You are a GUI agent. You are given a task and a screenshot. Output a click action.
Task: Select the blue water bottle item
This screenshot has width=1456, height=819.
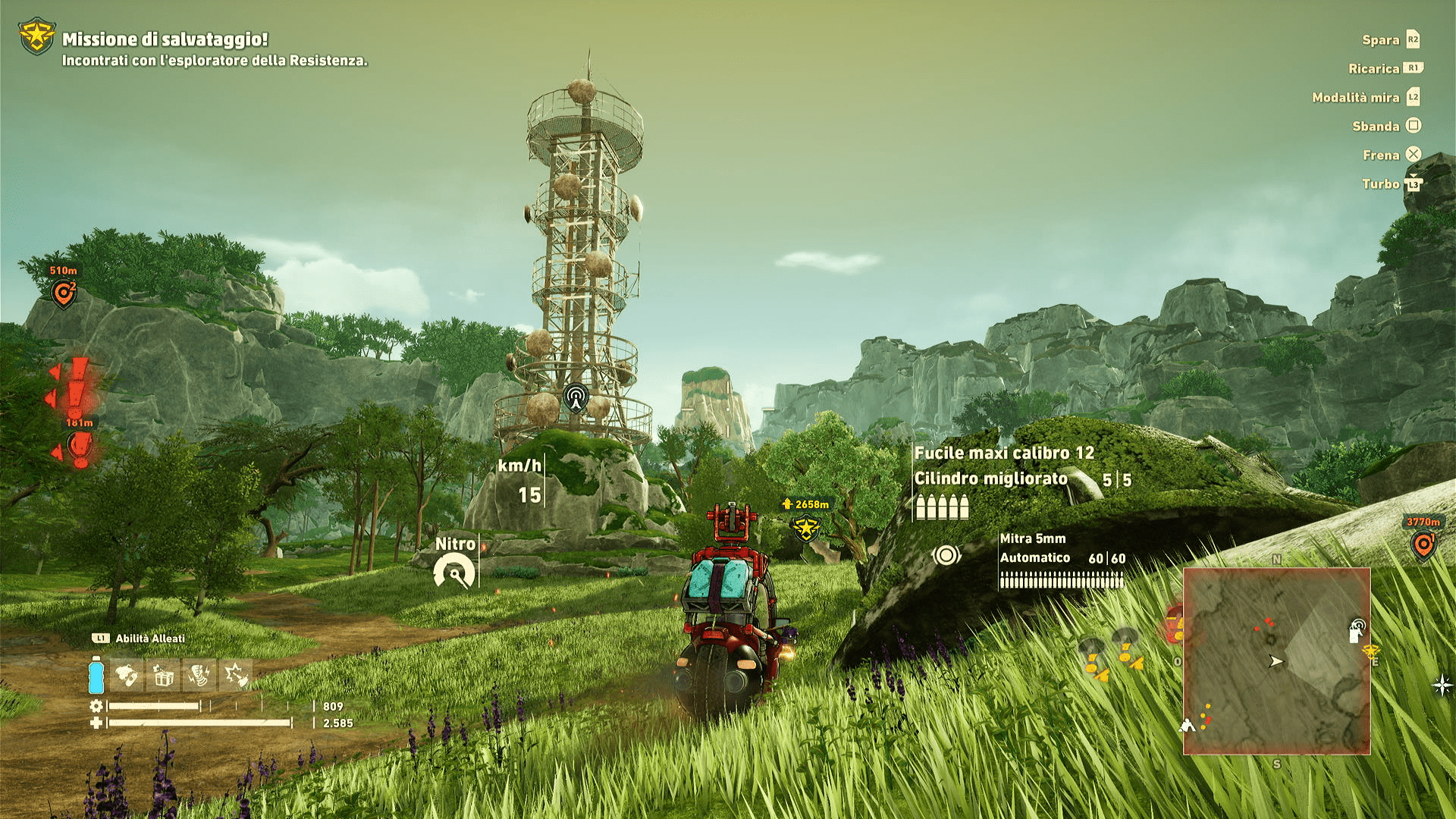pos(96,675)
